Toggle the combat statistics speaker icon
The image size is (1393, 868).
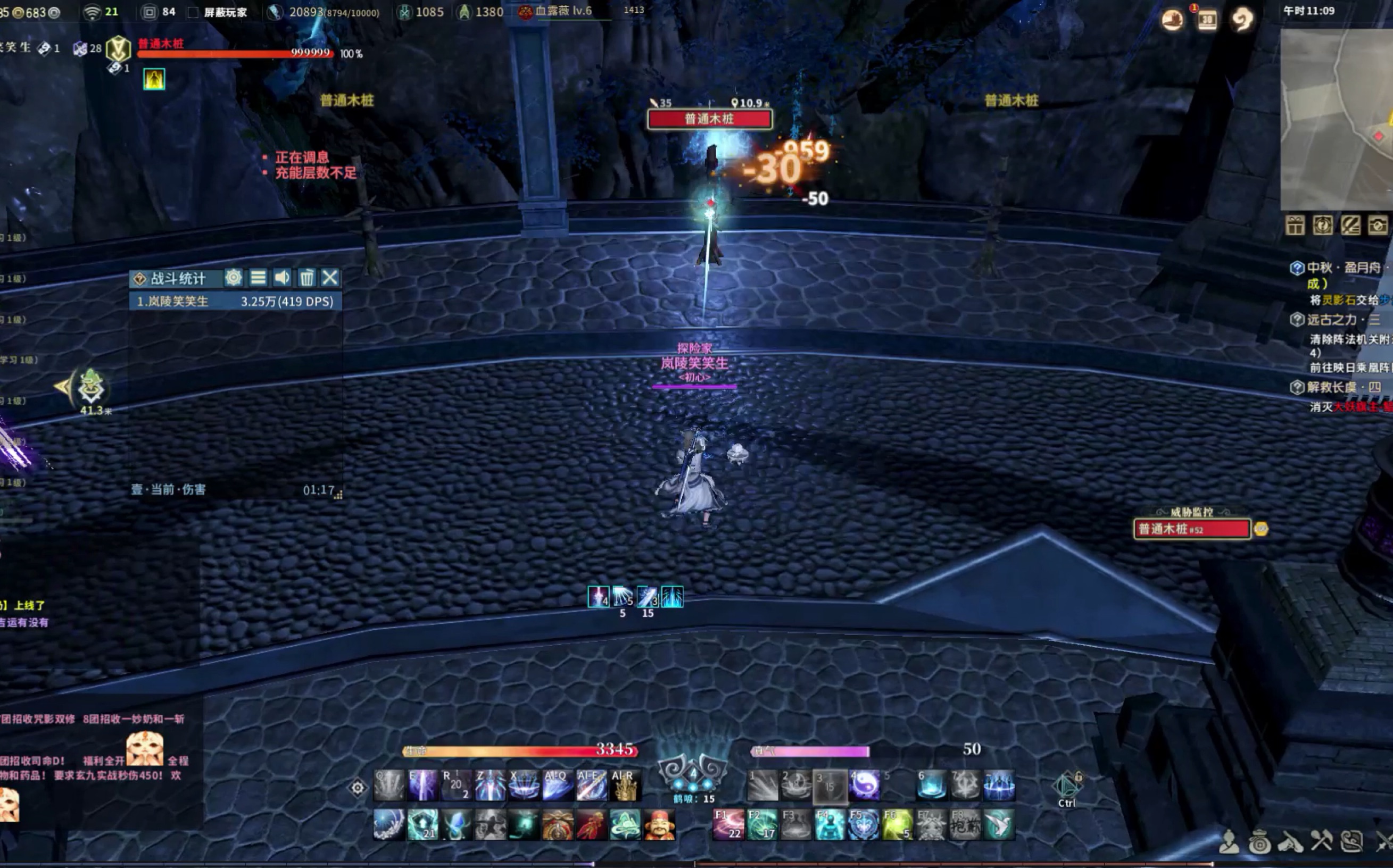pyautogui.click(x=282, y=278)
